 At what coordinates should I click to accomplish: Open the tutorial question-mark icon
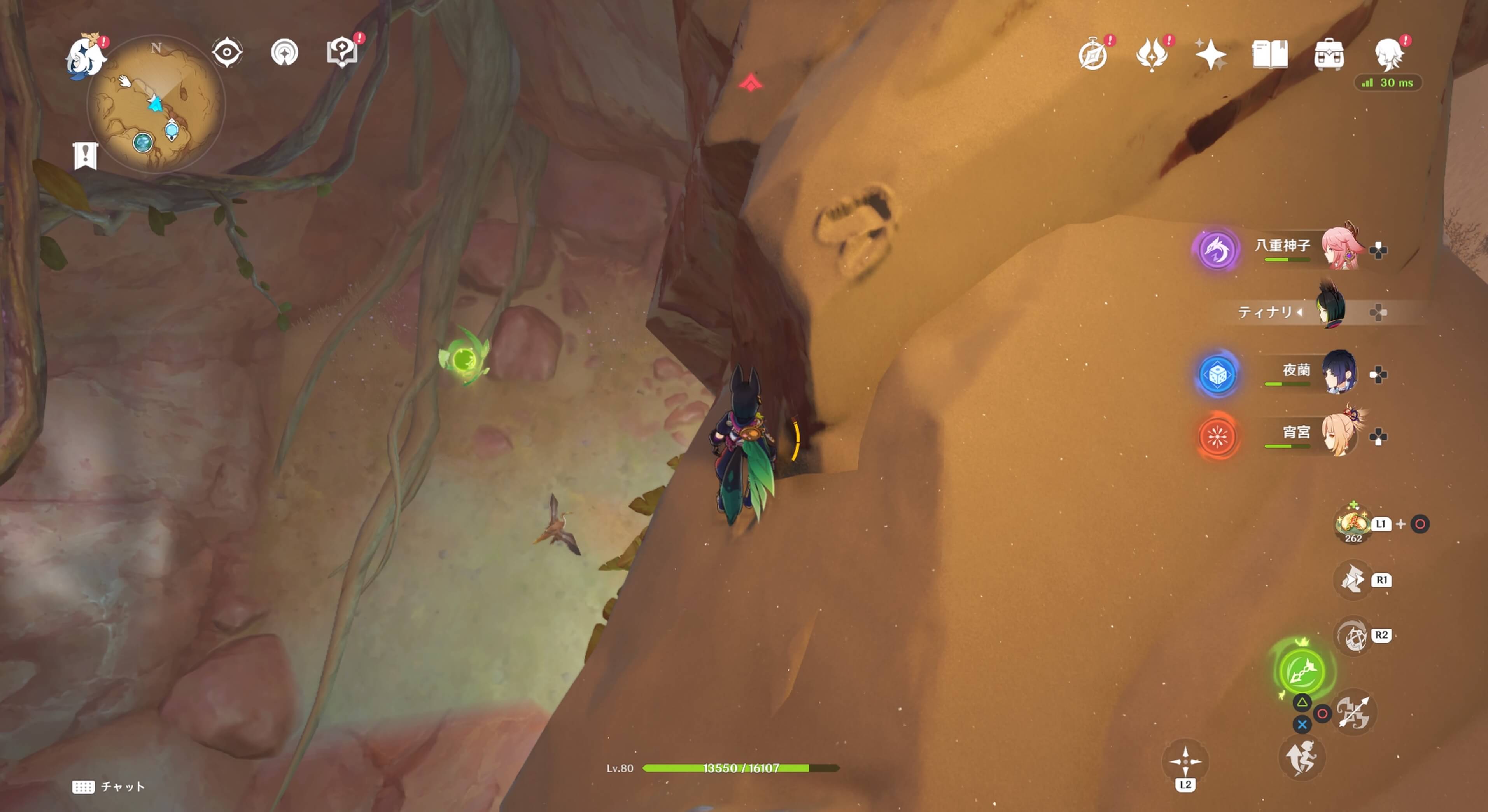pyautogui.click(x=342, y=52)
